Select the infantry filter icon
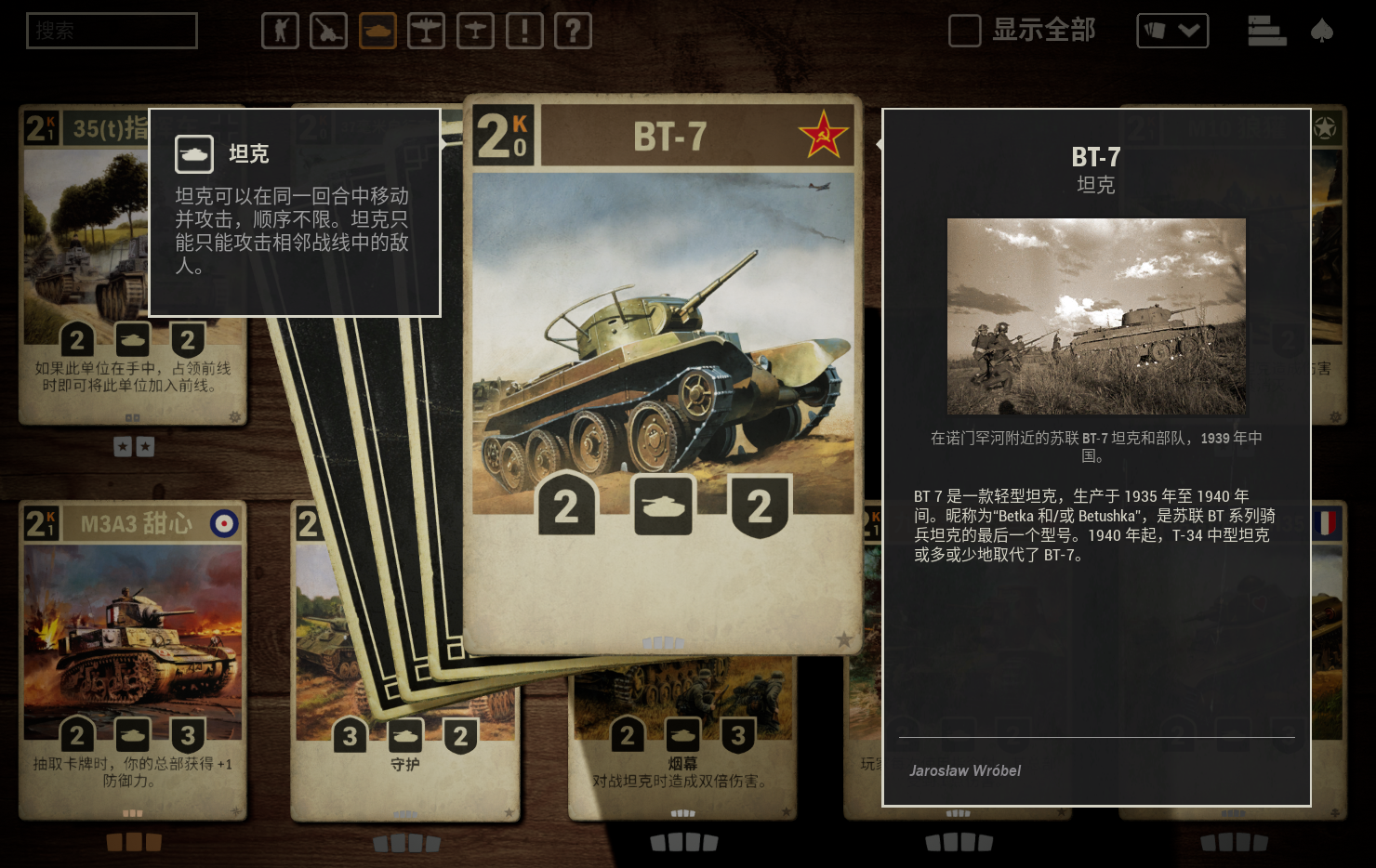This screenshot has width=1376, height=868. click(x=279, y=31)
